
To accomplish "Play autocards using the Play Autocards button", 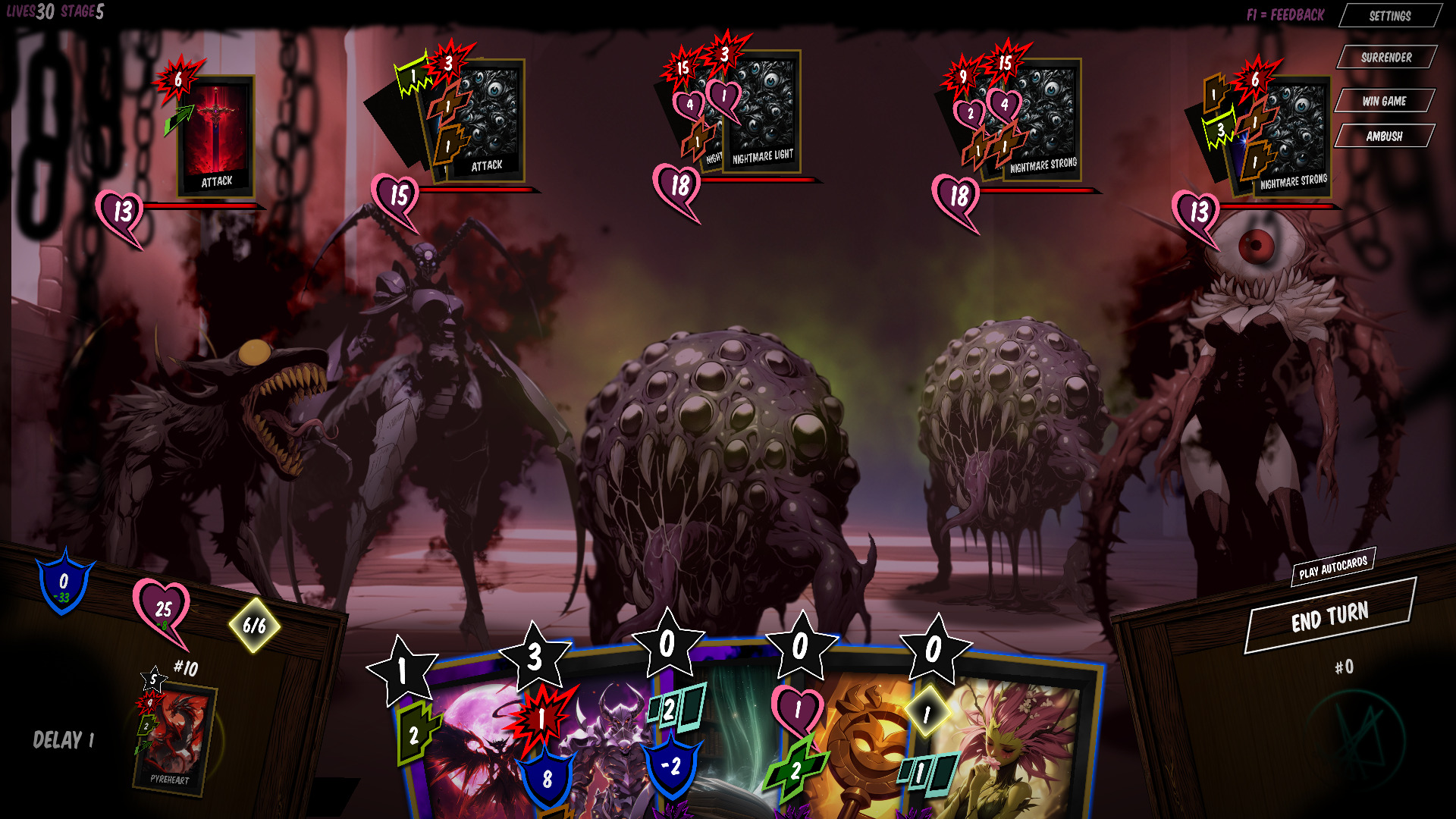I will [x=1332, y=567].
